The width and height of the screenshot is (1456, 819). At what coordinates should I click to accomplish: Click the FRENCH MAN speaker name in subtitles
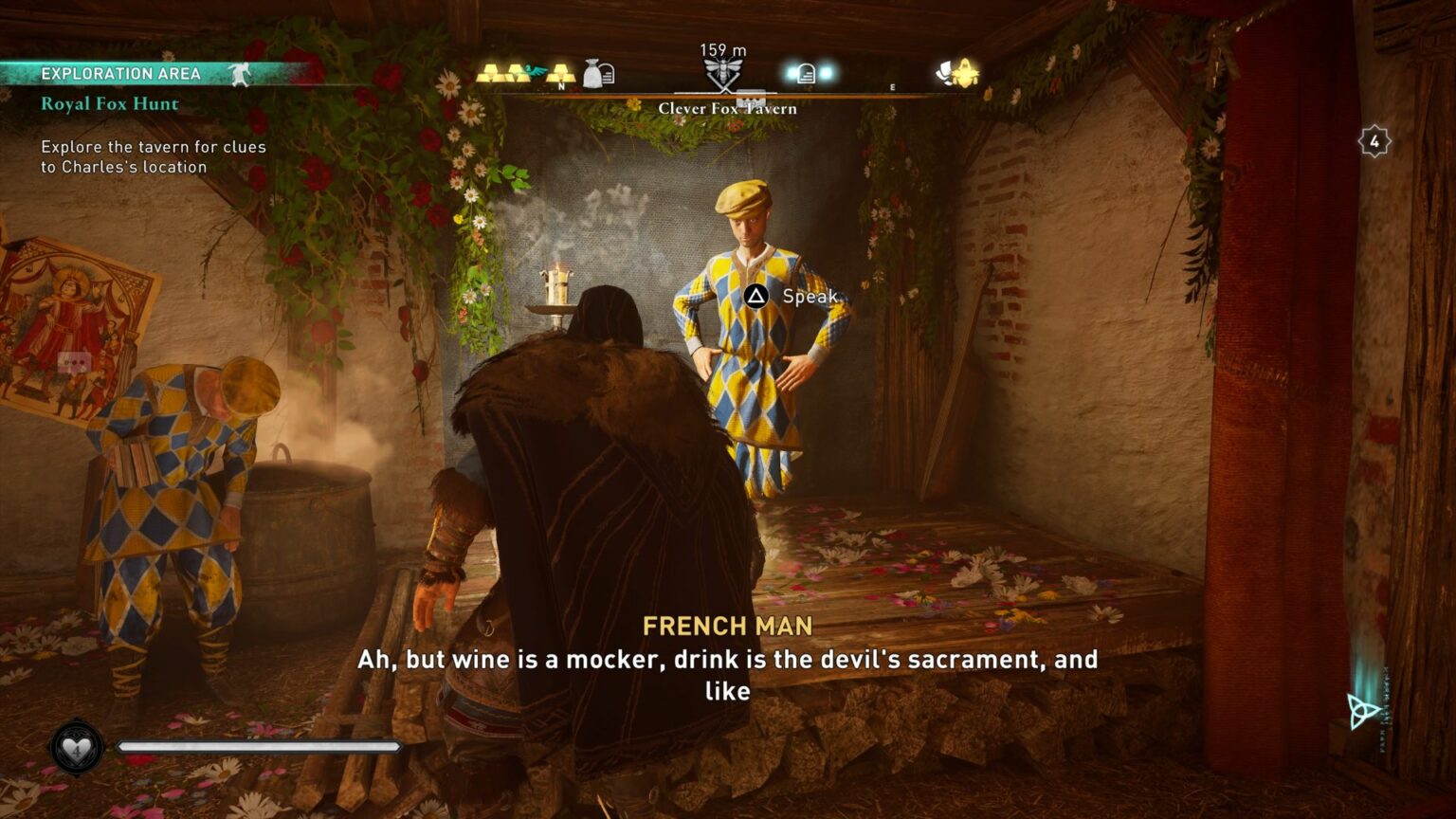(x=726, y=624)
